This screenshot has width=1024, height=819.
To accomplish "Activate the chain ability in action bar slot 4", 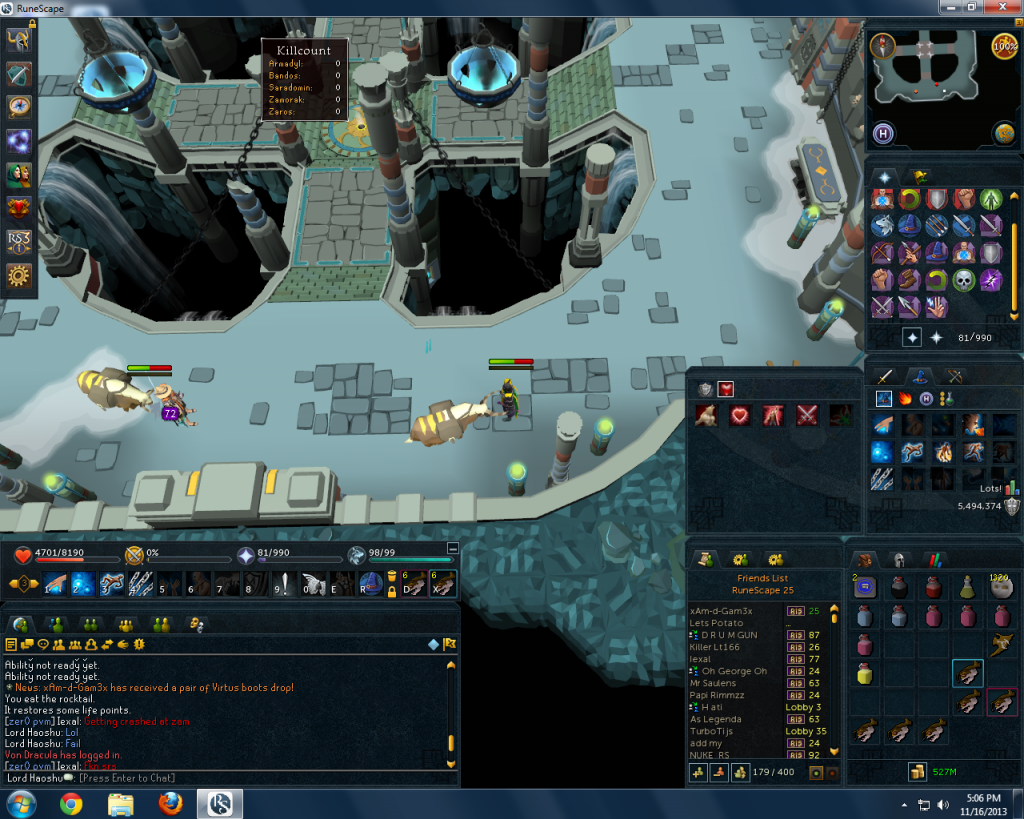I will 139,584.
